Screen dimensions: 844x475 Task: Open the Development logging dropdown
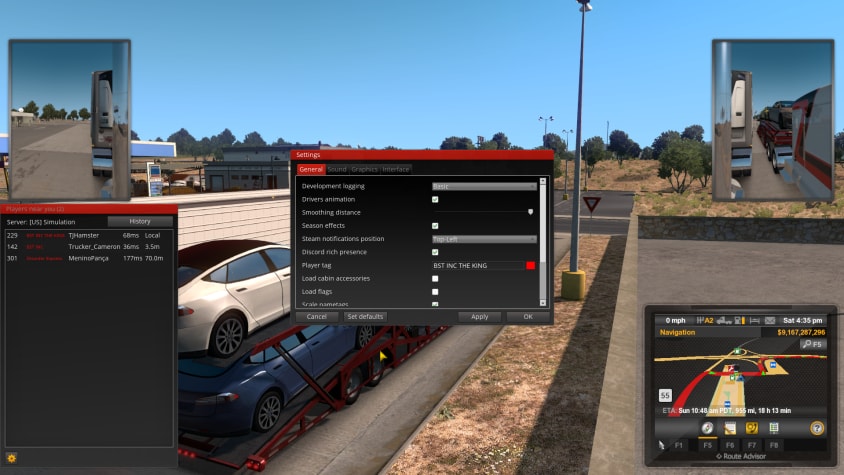pos(484,186)
